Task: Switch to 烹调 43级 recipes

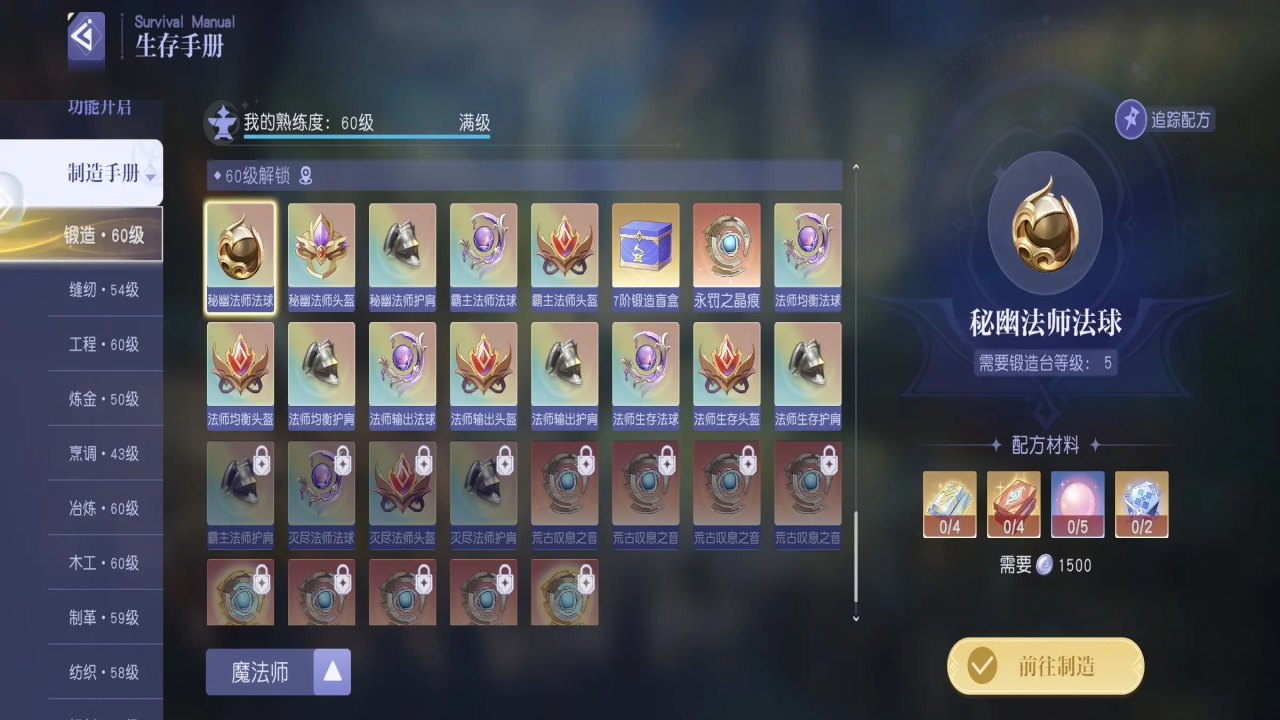Action: (x=104, y=454)
